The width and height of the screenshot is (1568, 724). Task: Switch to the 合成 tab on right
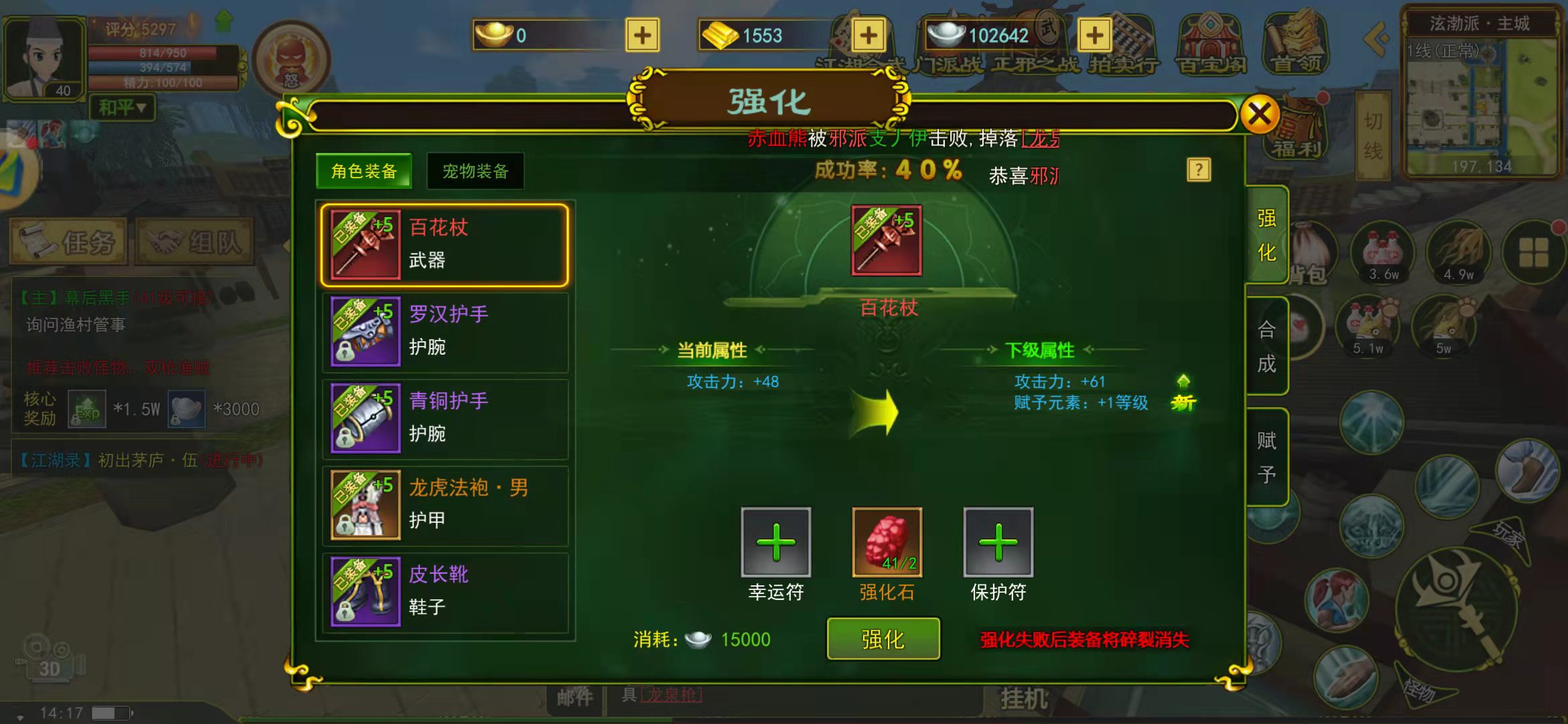click(x=1266, y=345)
